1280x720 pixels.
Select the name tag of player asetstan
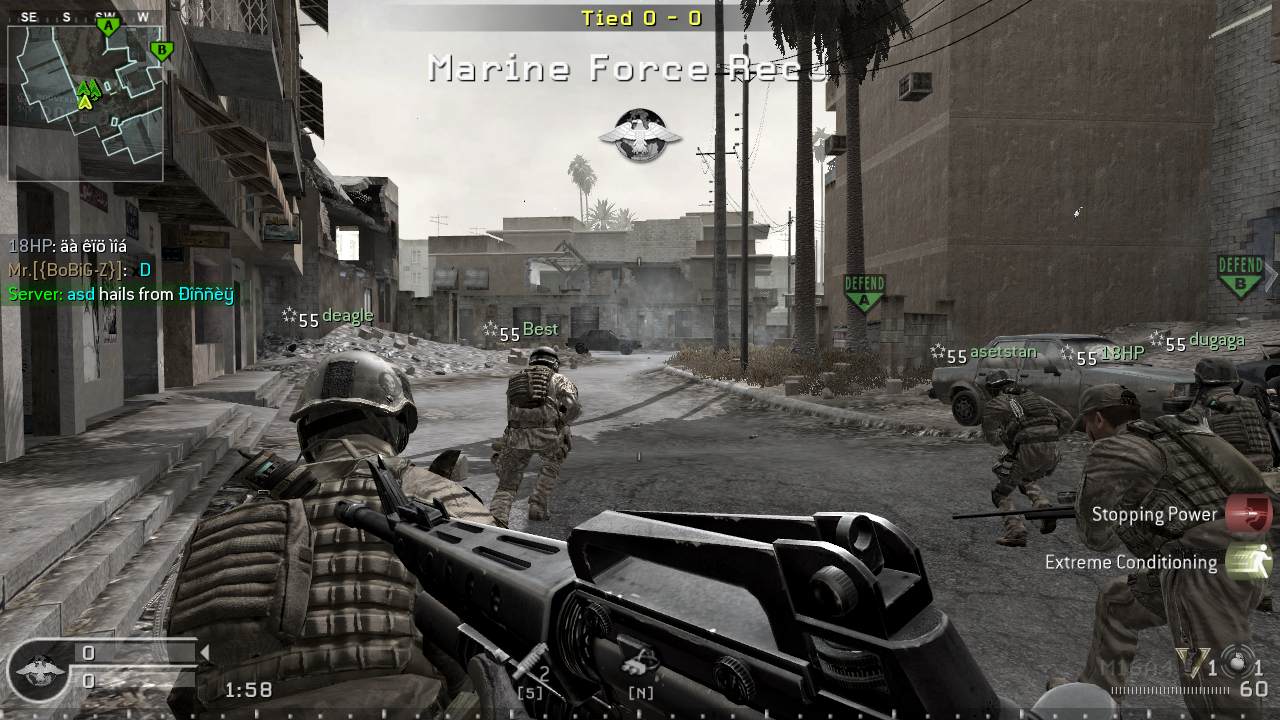[x=1003, y=352]
